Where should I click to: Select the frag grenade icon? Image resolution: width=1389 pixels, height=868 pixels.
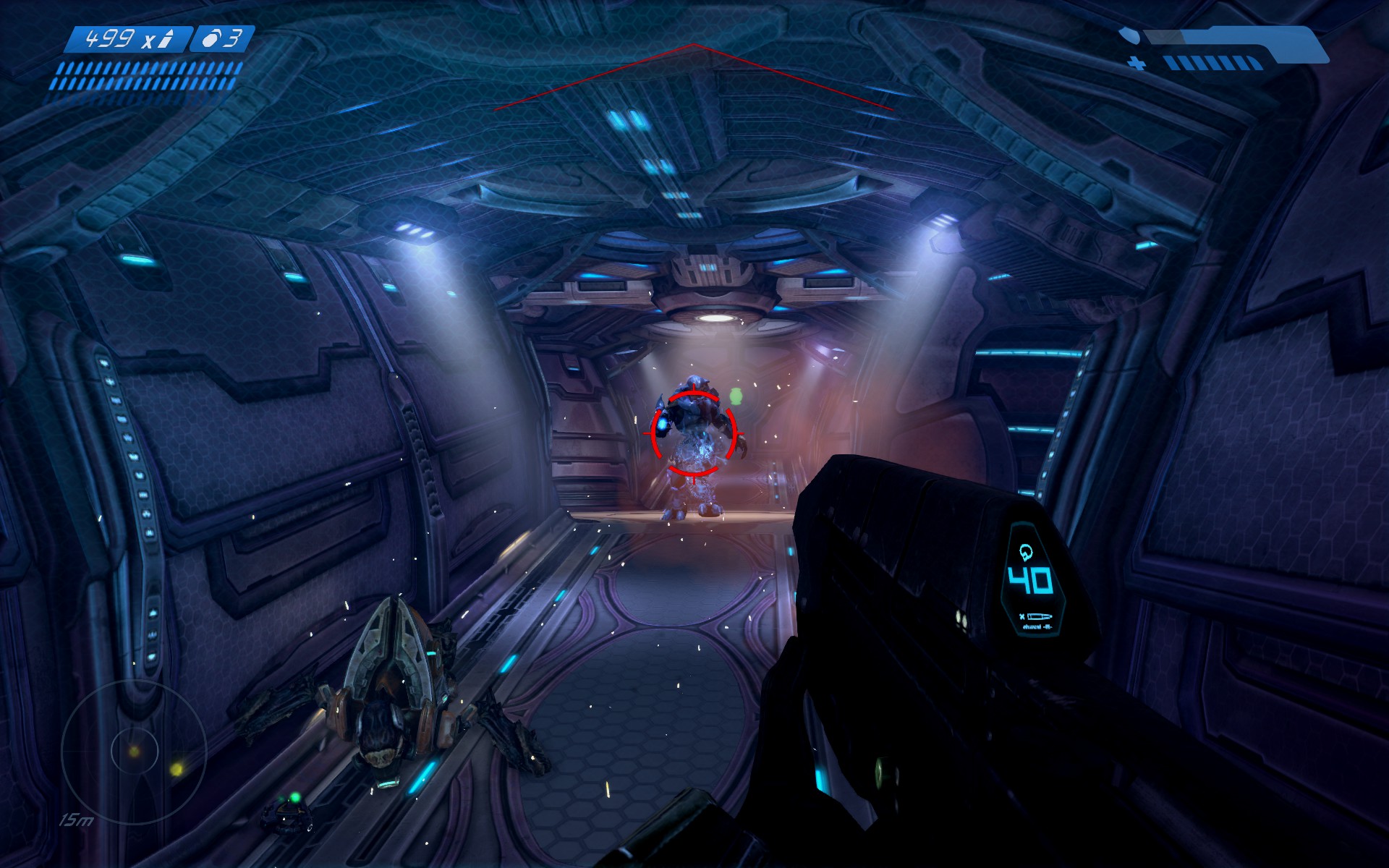[211, 39]
